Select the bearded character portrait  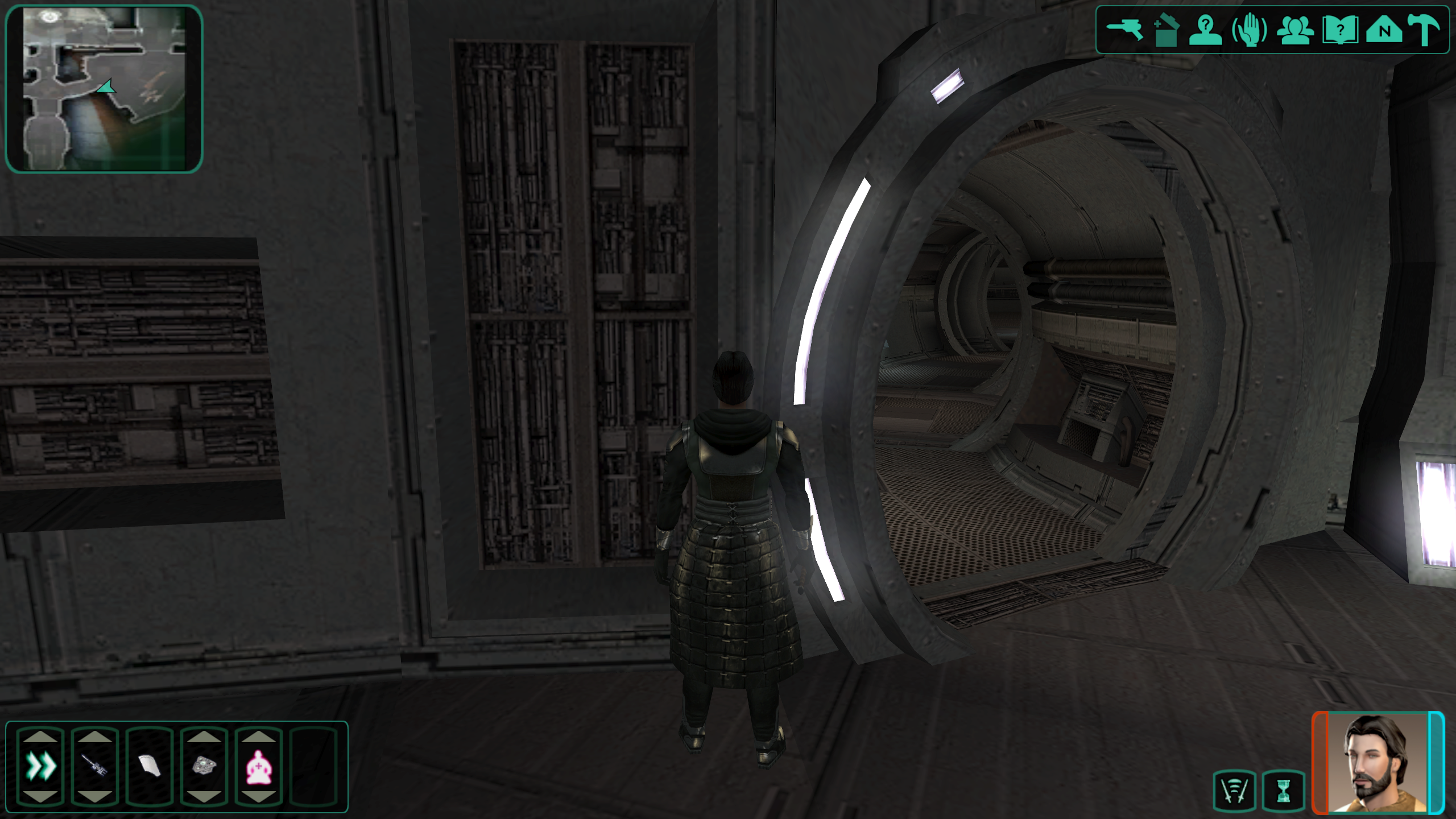(x=1378, y=762)
